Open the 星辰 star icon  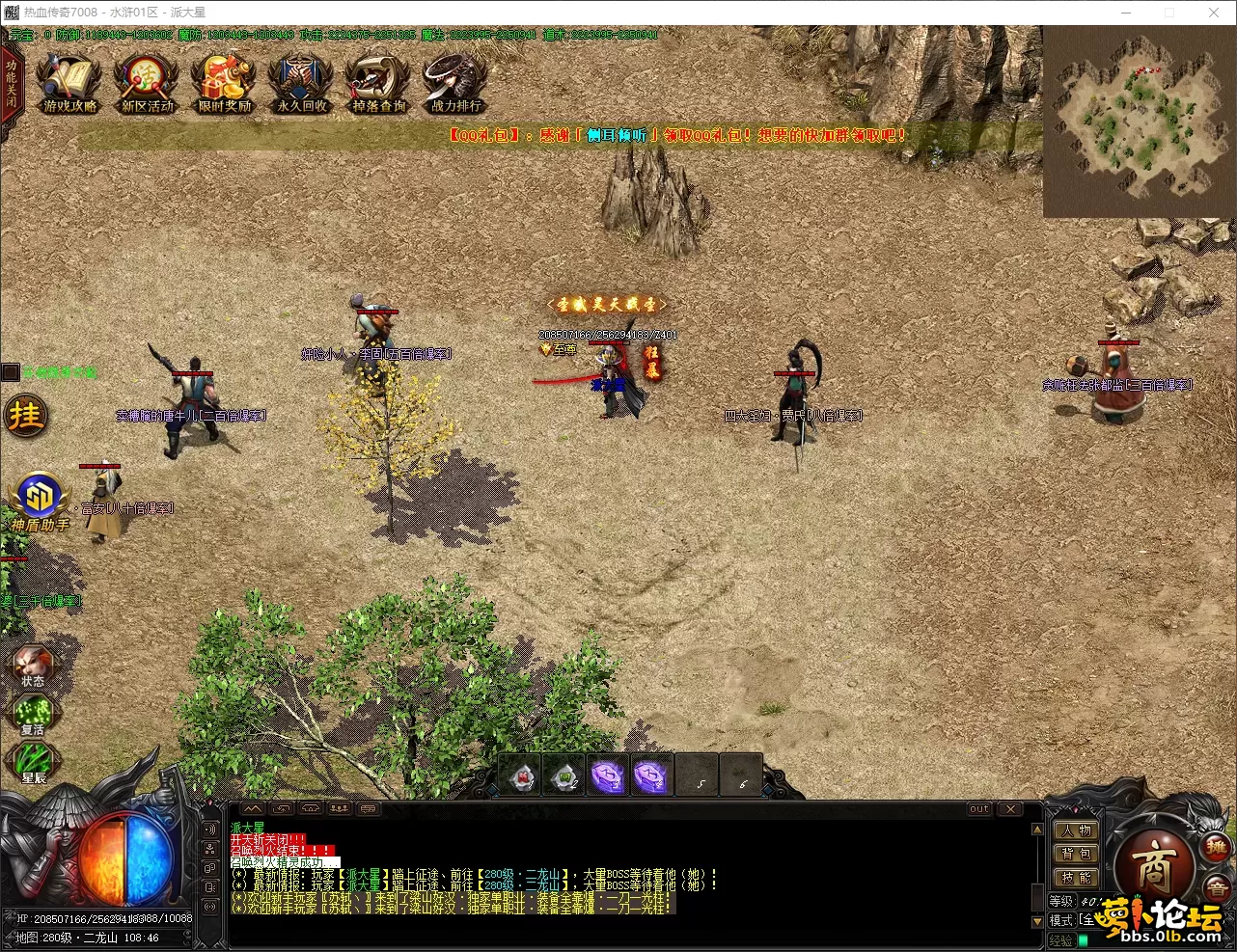(x=33, y=763)
